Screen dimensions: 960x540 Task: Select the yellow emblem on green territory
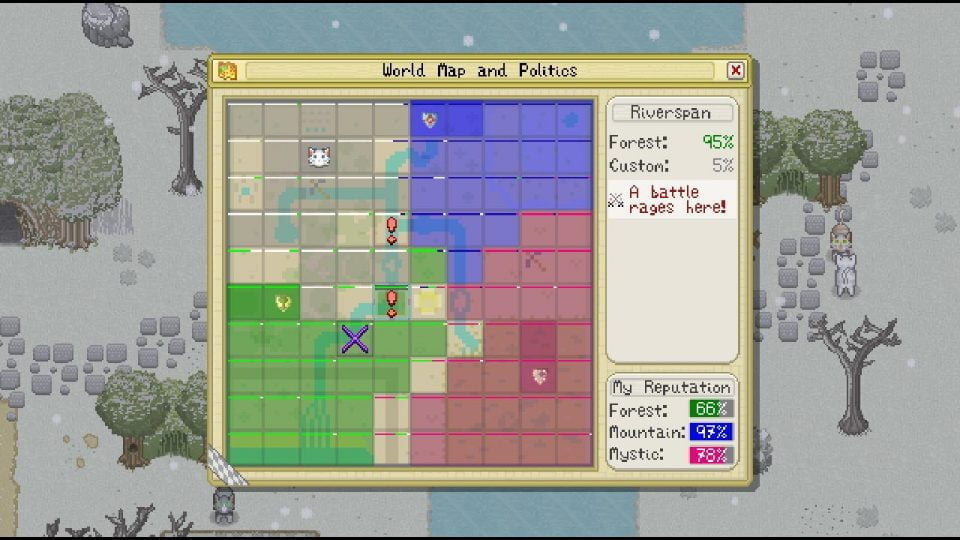coord(283,302)
